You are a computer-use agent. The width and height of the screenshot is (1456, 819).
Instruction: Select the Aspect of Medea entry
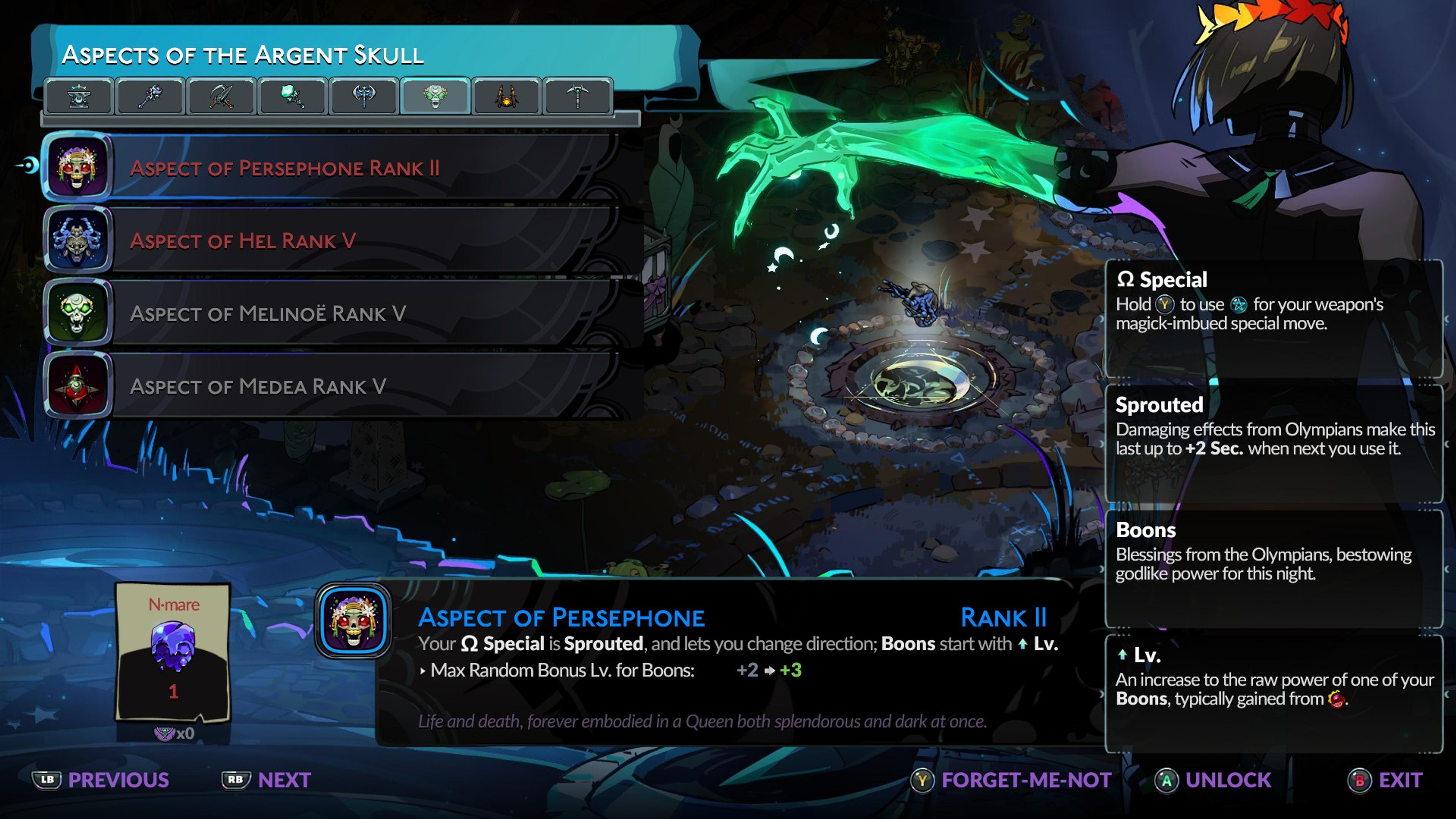[339, 386]
